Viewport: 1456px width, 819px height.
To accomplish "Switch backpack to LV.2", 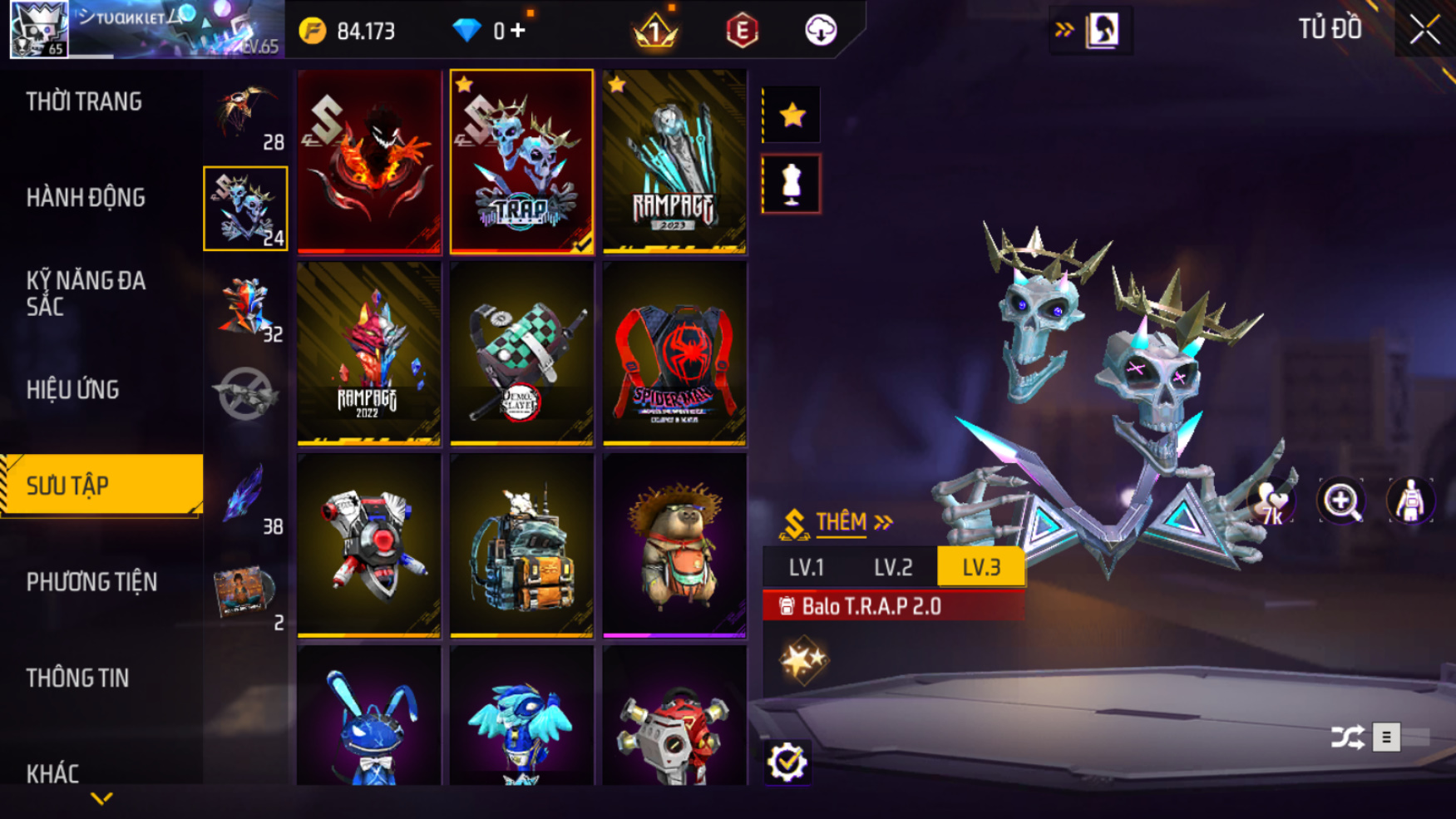I will (x=893, y=567).
